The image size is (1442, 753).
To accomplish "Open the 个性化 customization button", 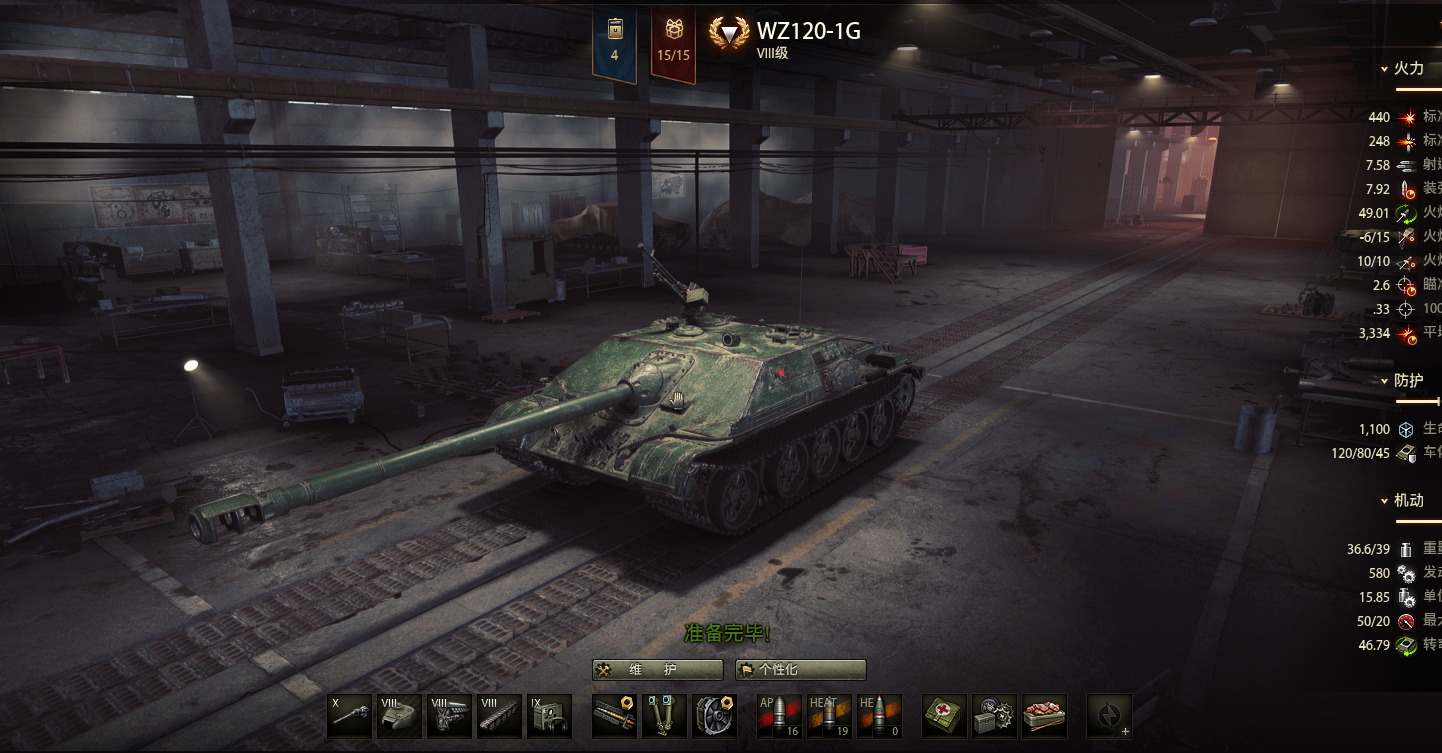I will (801, 670).
